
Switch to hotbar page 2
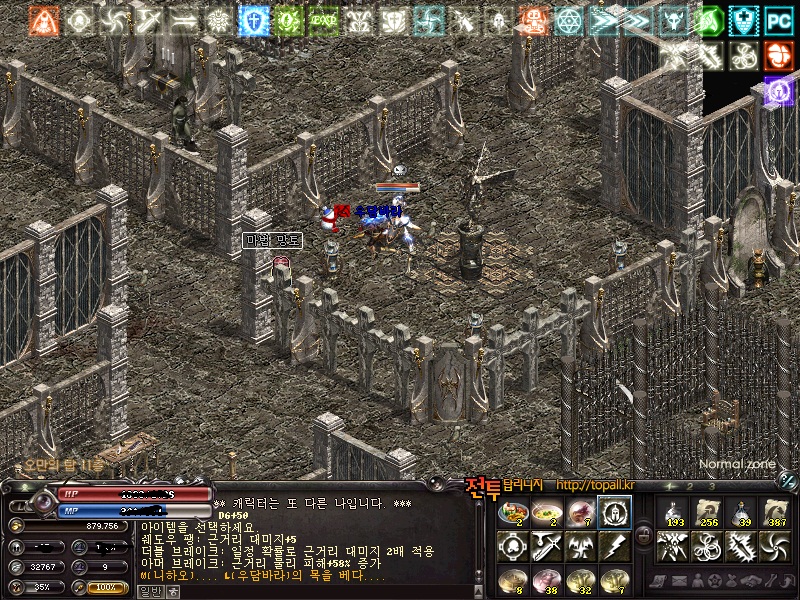point(690,487)
